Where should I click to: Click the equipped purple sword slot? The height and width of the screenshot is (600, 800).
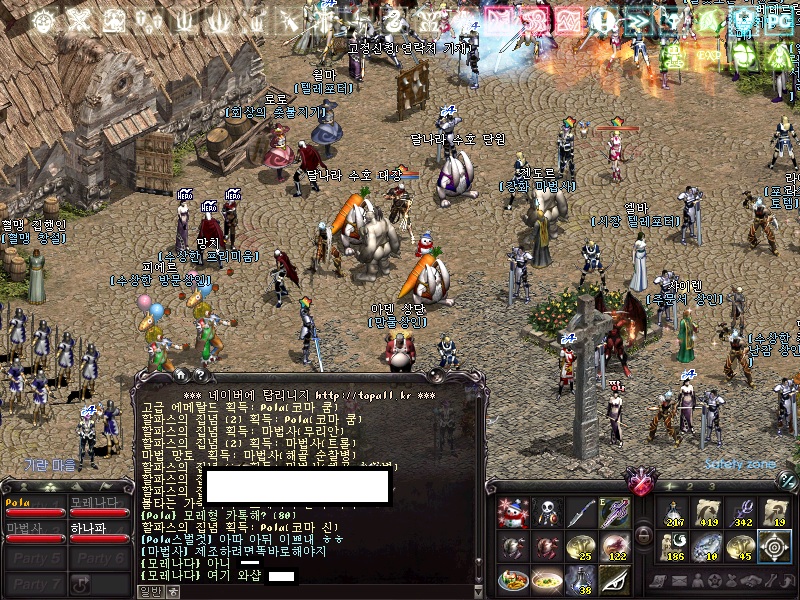(x=614, y=512)
